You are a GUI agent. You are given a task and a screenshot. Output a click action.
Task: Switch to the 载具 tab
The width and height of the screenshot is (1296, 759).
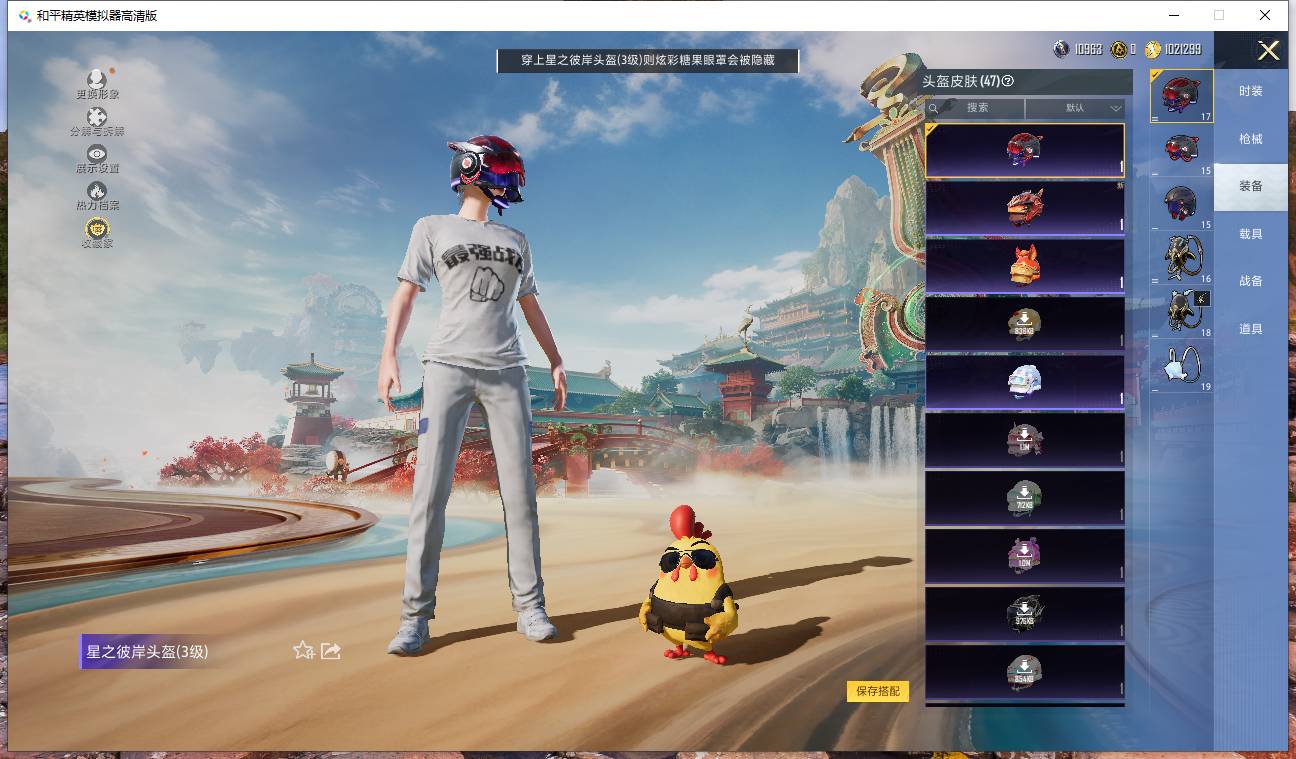1251,234
